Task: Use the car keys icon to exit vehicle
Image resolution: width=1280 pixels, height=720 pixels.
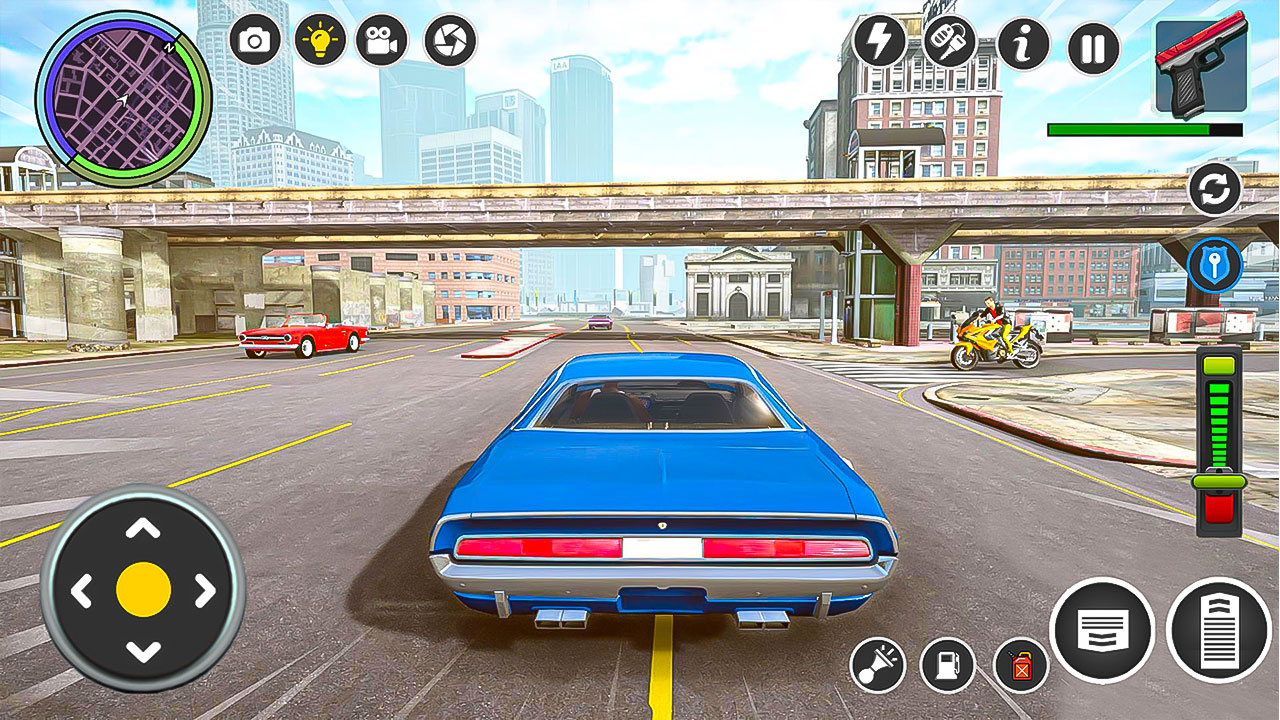Action: tap(952, 44)
